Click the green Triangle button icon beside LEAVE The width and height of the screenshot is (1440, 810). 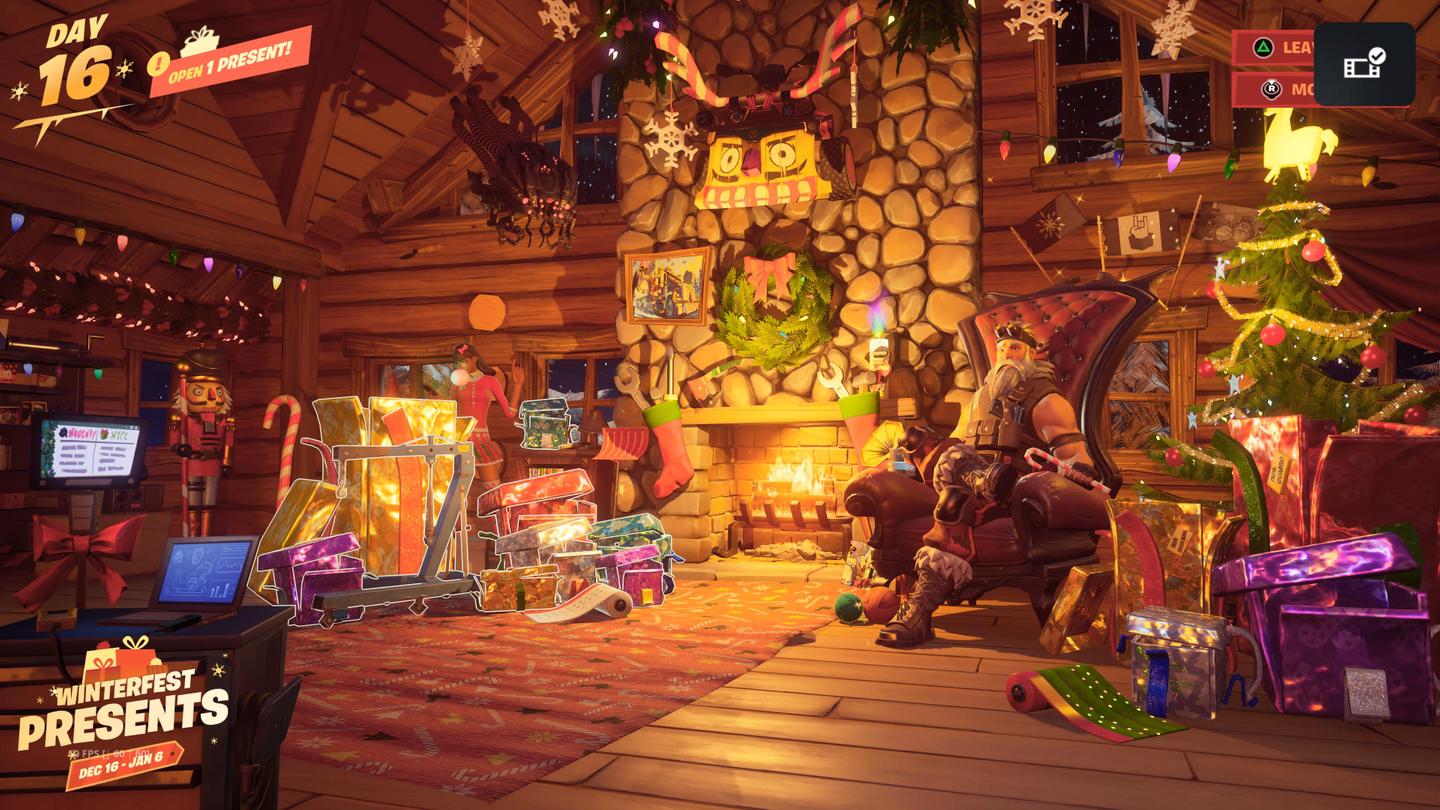pyautogui.click(x=1263, y=47)
